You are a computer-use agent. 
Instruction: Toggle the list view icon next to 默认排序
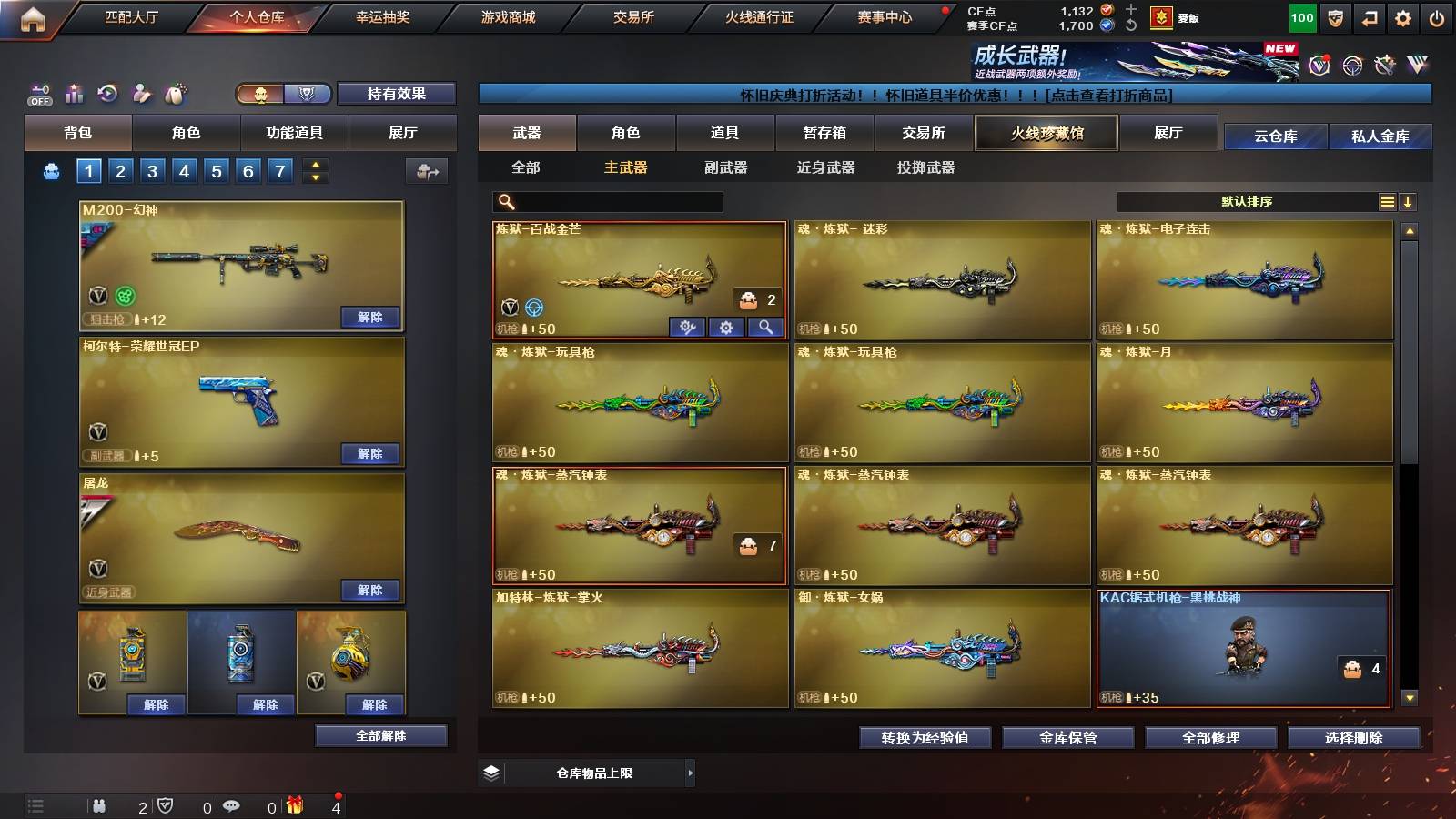coord(1386,200)
